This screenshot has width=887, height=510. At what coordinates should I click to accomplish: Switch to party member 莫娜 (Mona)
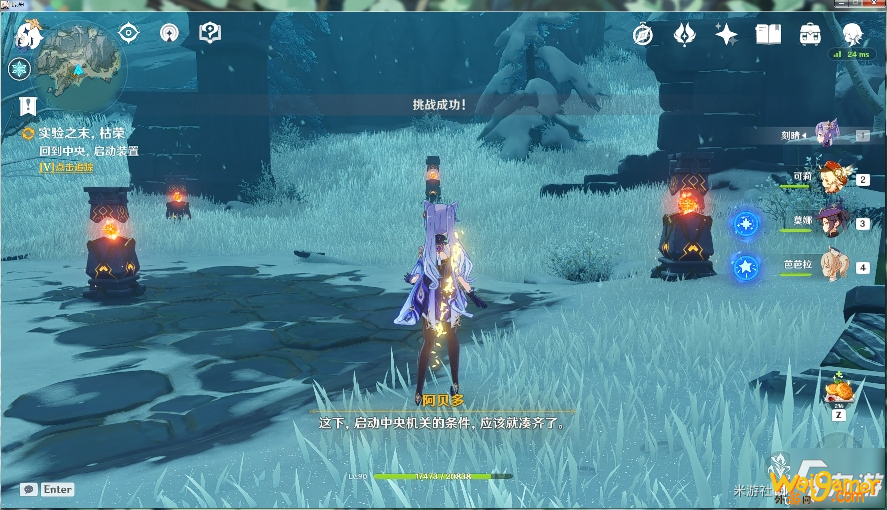[x=831, y=221]
